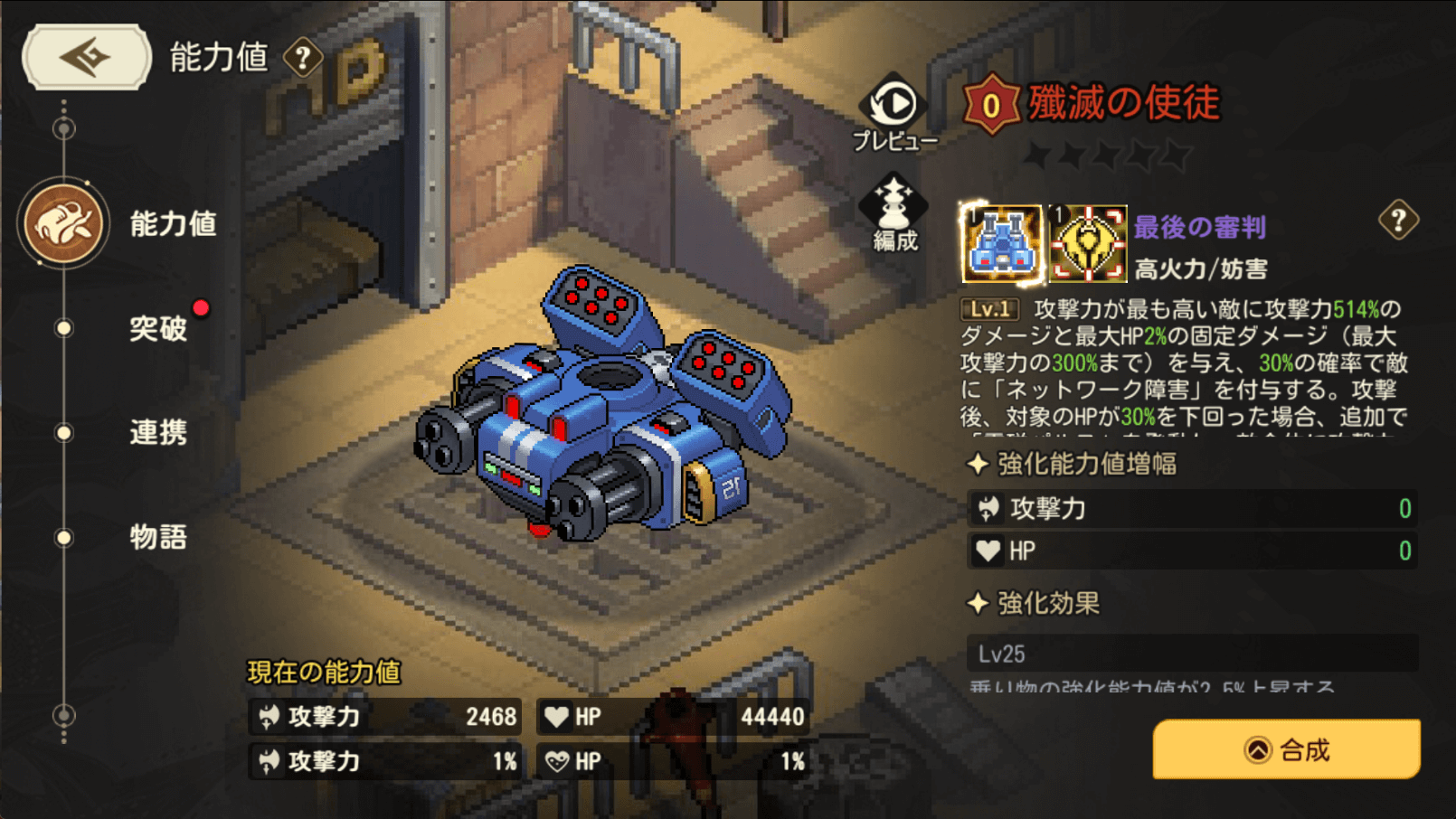Switch to the 突破 tab
The height and width of the screenshot is (819, 1456).
point(158,328)
